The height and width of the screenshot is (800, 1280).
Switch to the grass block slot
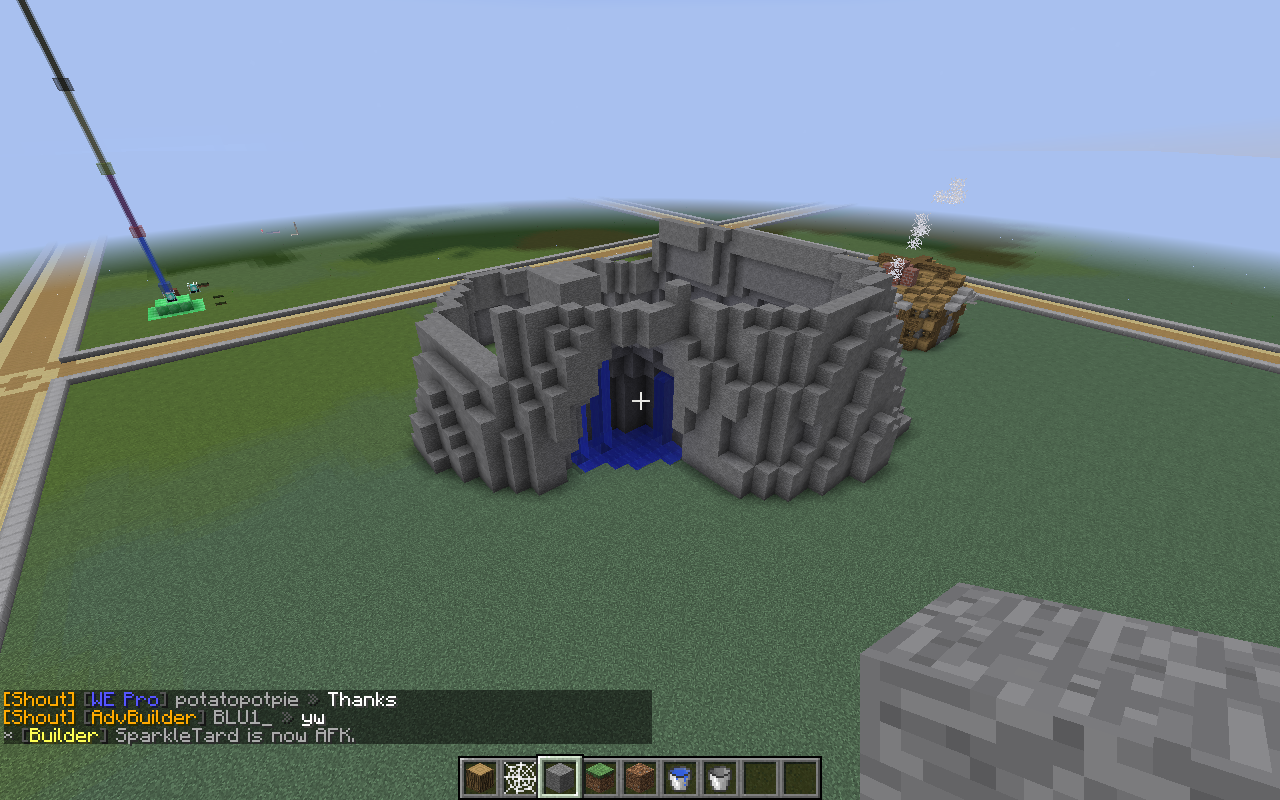click(x=600, y=778)
